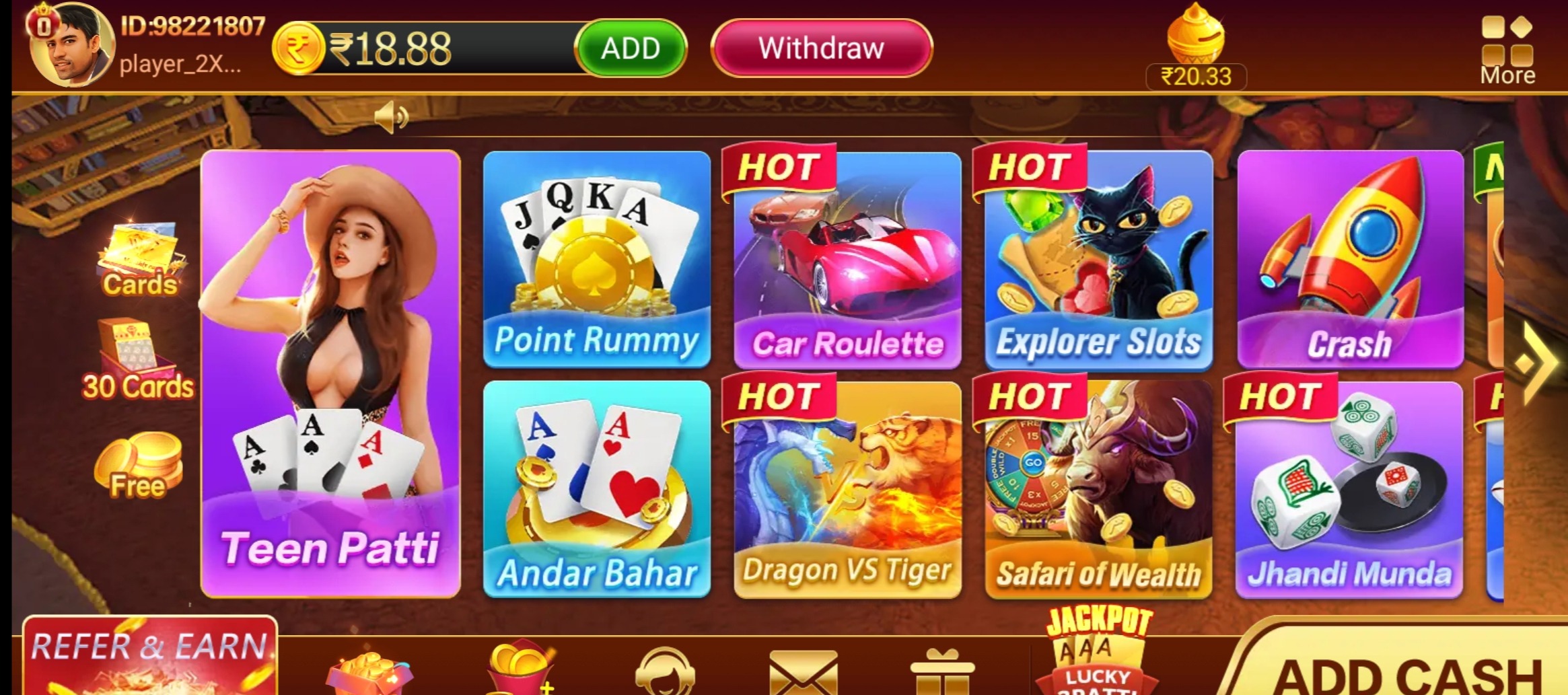Open Andar Bahar
Screen dimensions: 1568x695
coord(597,489)
